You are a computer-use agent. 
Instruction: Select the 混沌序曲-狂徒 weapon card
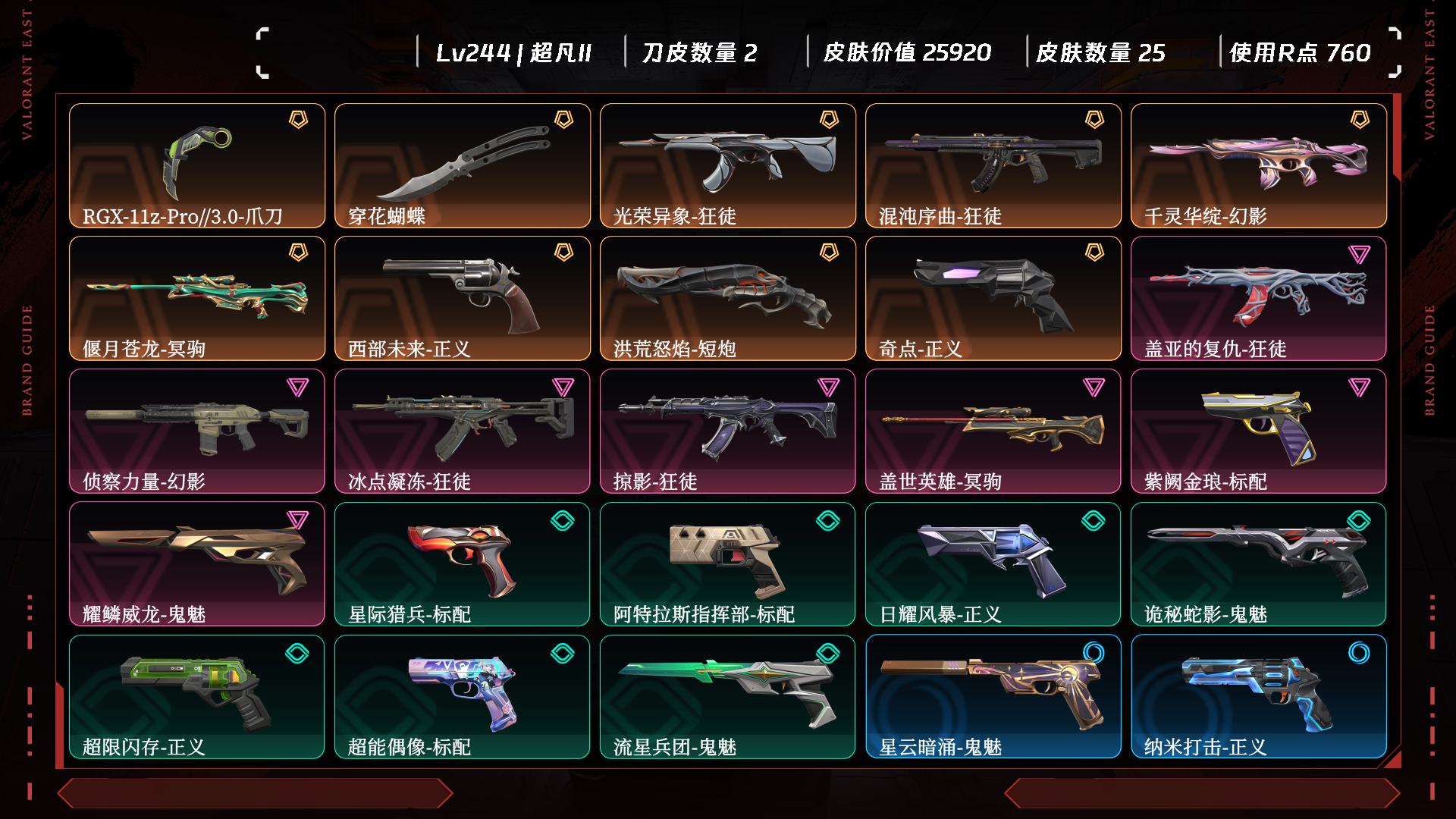point(993,165)
